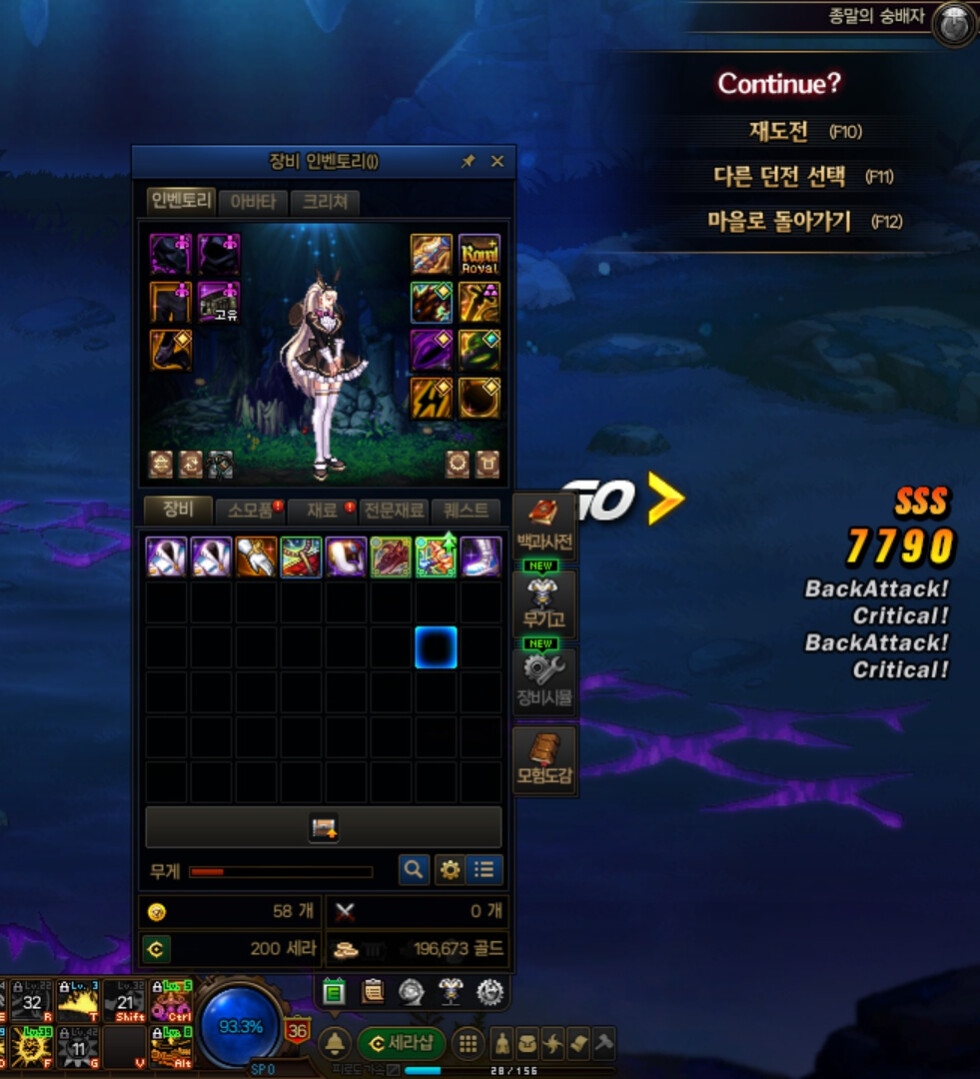Launch the 장비시뮬 equipment simulator
The image size is (980, 1079).
[x=545, y=681]
